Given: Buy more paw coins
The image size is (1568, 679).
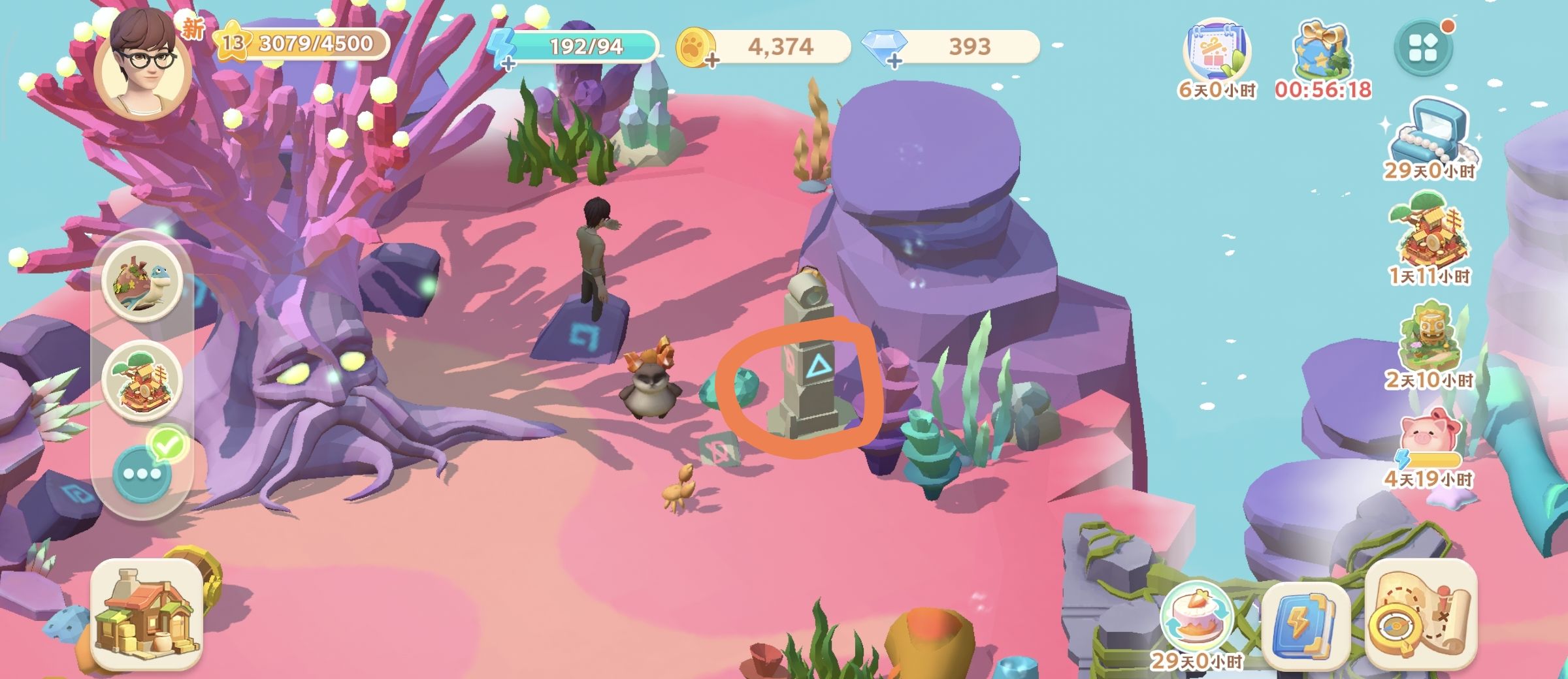Looking at the screenshot, I should click(x=711, y=61).
